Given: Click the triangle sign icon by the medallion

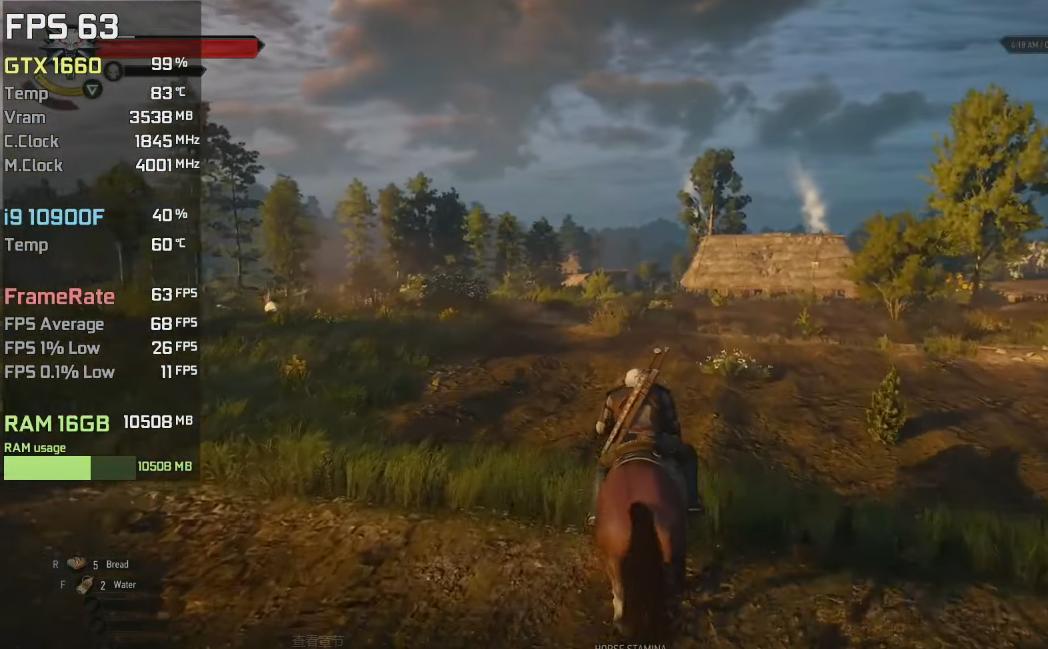Looking at the screenshot, I should [x=92, y=90].
